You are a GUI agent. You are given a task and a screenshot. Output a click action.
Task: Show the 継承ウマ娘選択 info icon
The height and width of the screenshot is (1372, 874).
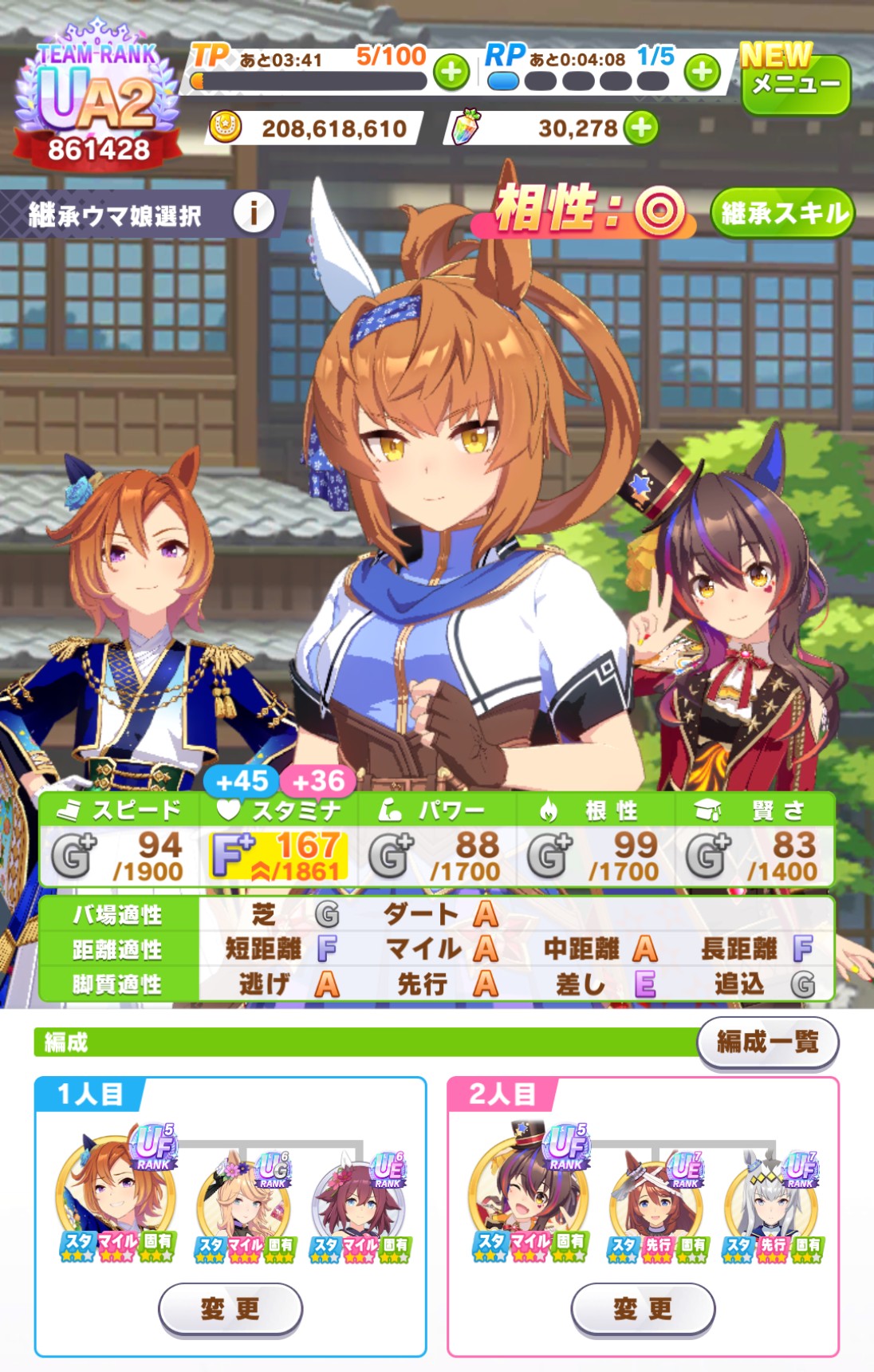pos(254,213)
